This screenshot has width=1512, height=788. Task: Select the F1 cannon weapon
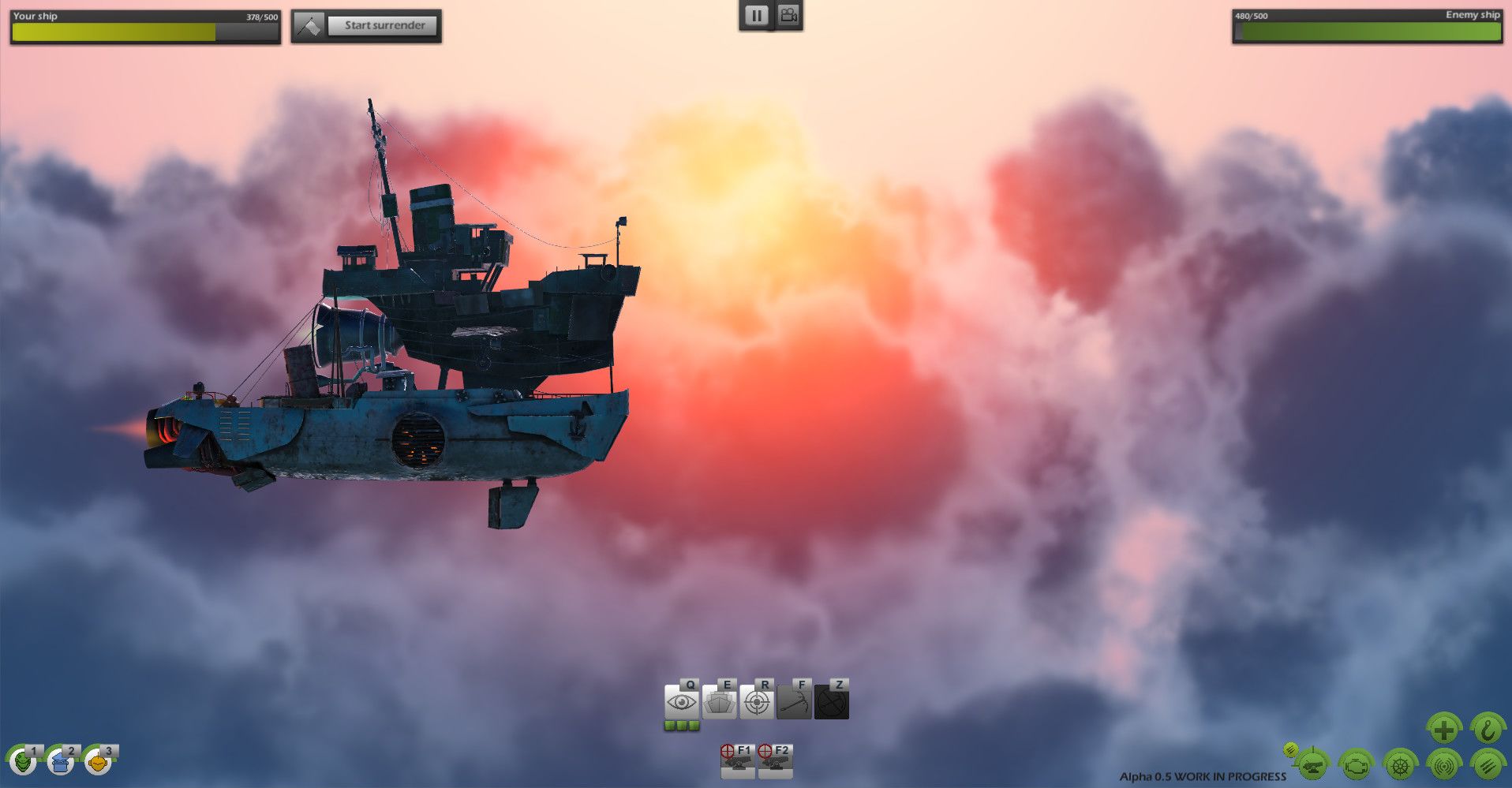(x=737, y=762)
